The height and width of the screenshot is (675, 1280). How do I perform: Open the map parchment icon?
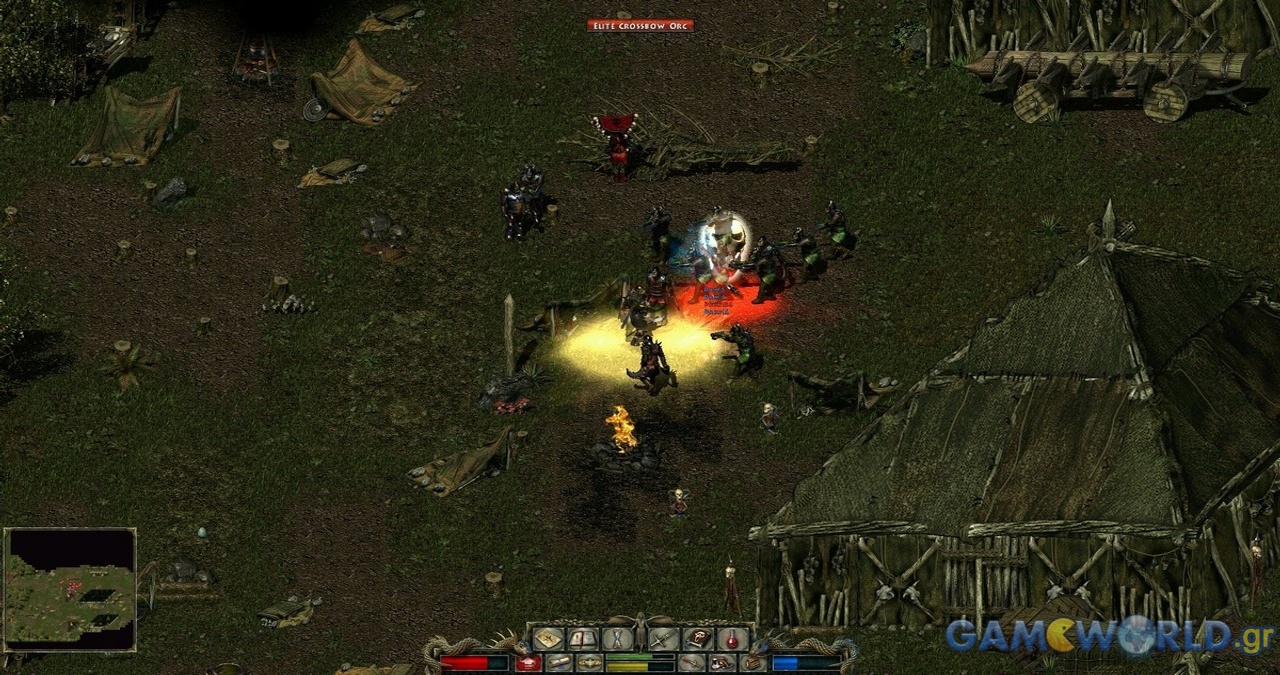point(549,638)
